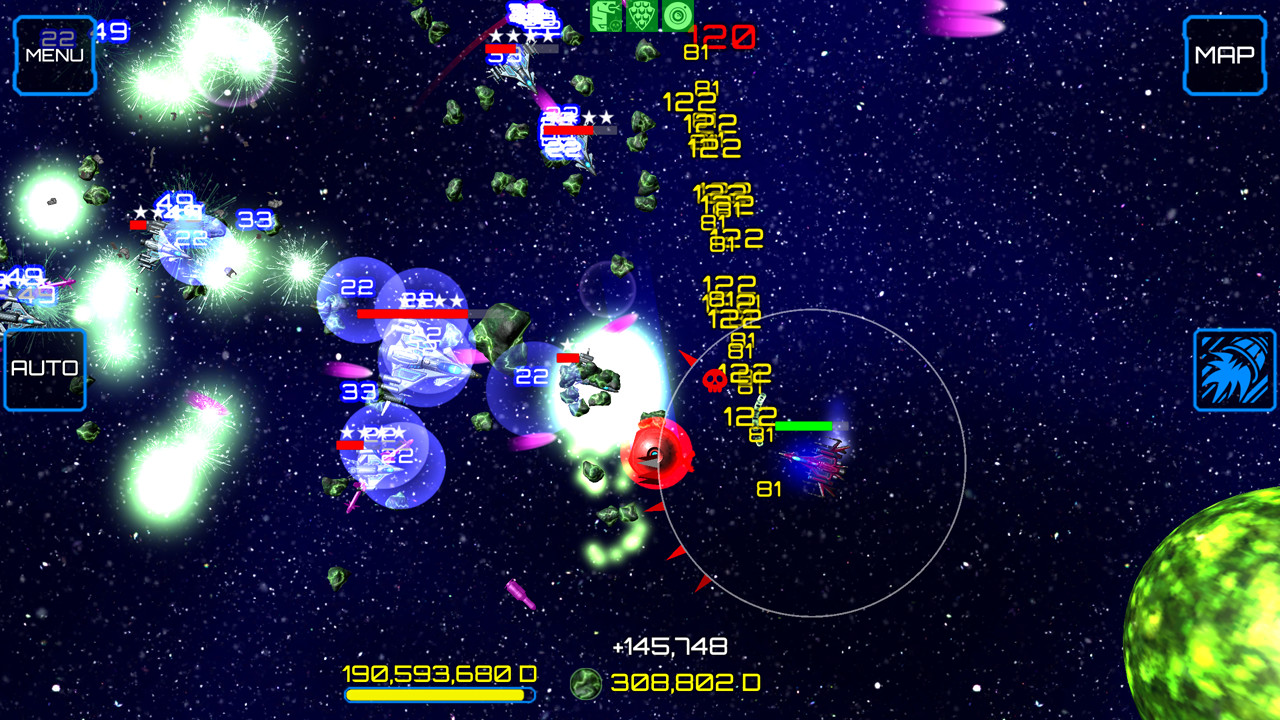
Task: Activate the green camera lens buff icon
Action: (677, 15)
